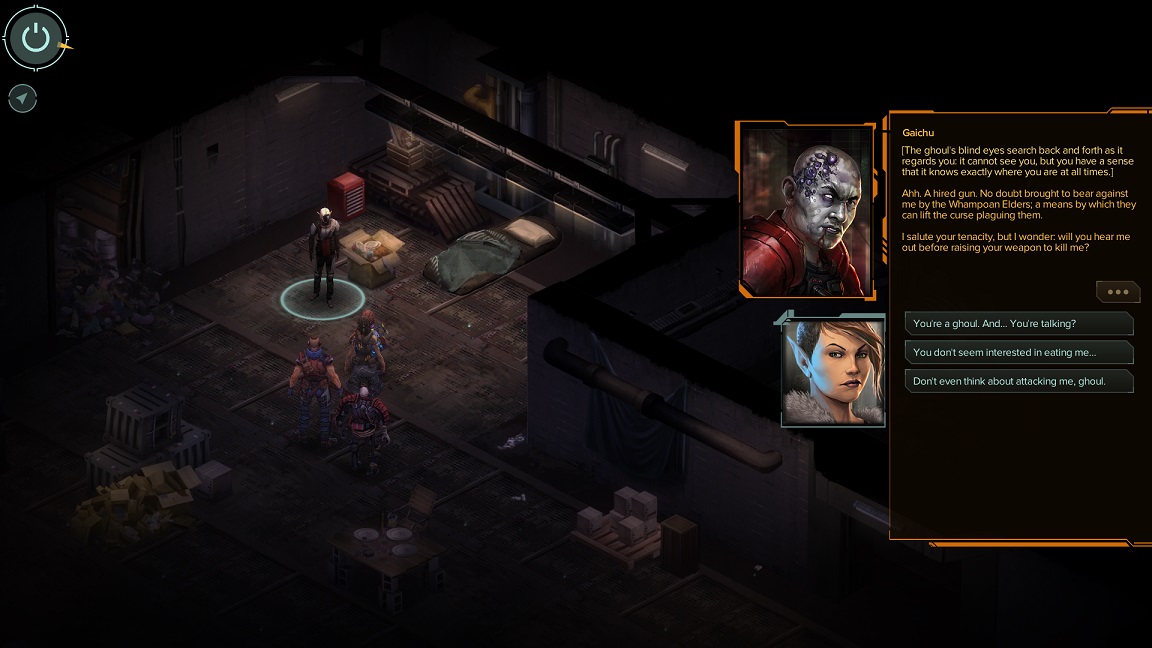The image size is (1152, 648).
Task: Click the three-dots dialogue button
Action: click(1117, 292)
